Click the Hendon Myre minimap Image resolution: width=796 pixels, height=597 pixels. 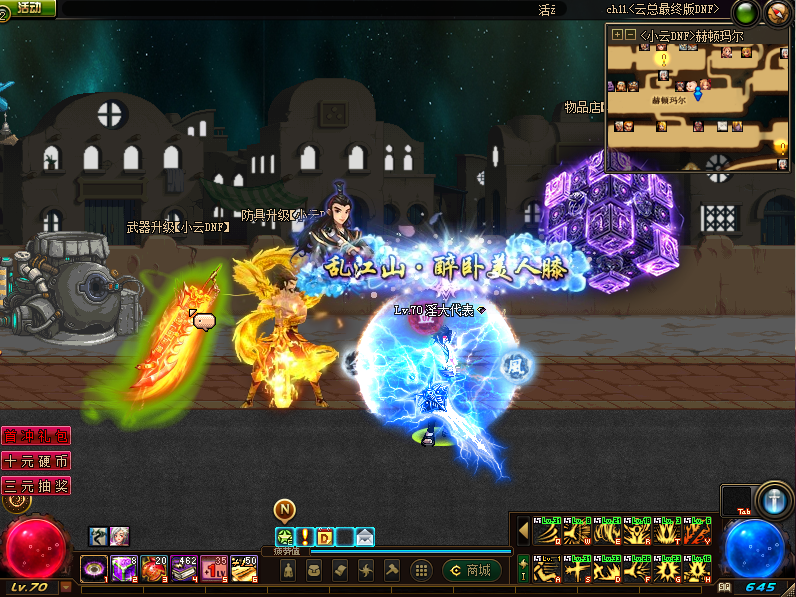tap(697, 98)
